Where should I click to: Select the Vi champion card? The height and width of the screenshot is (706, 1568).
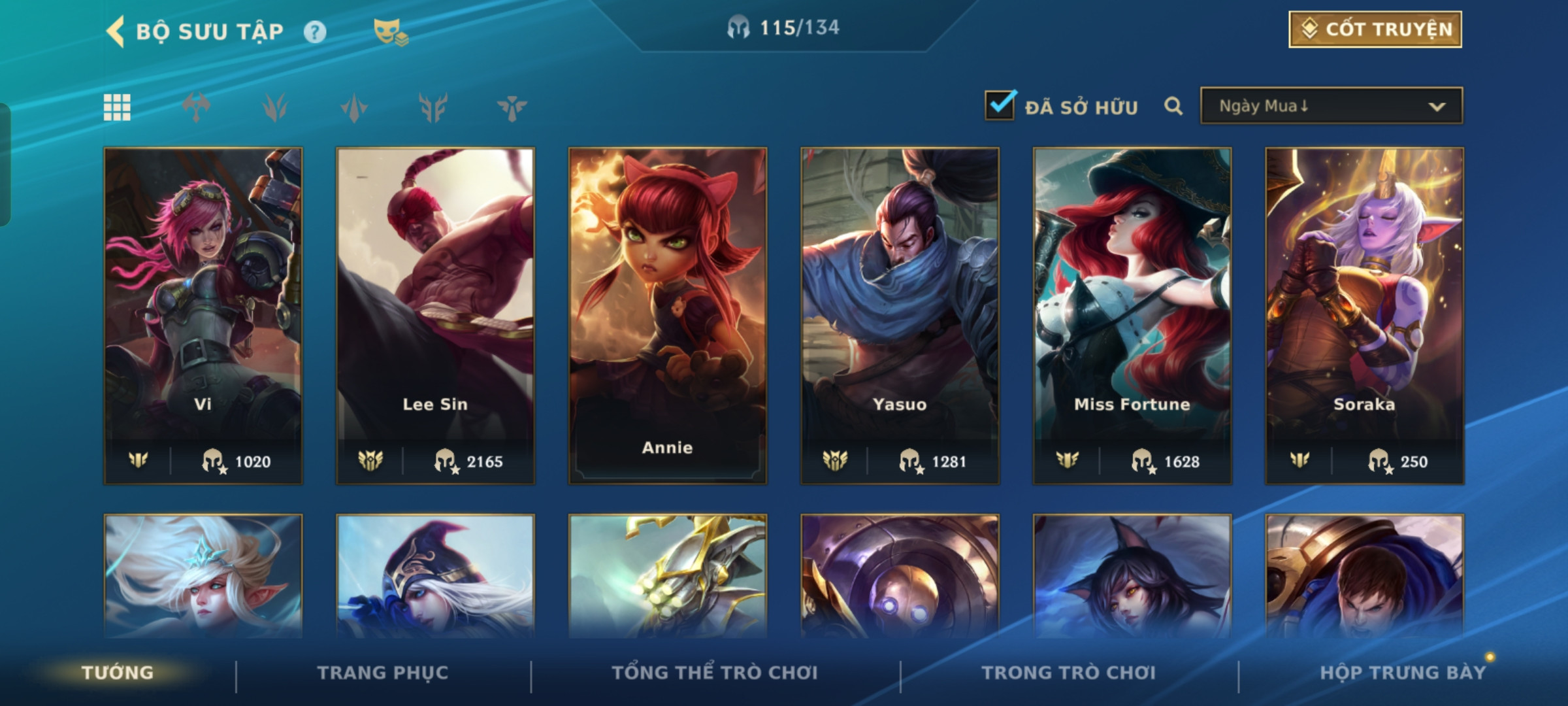203,316
